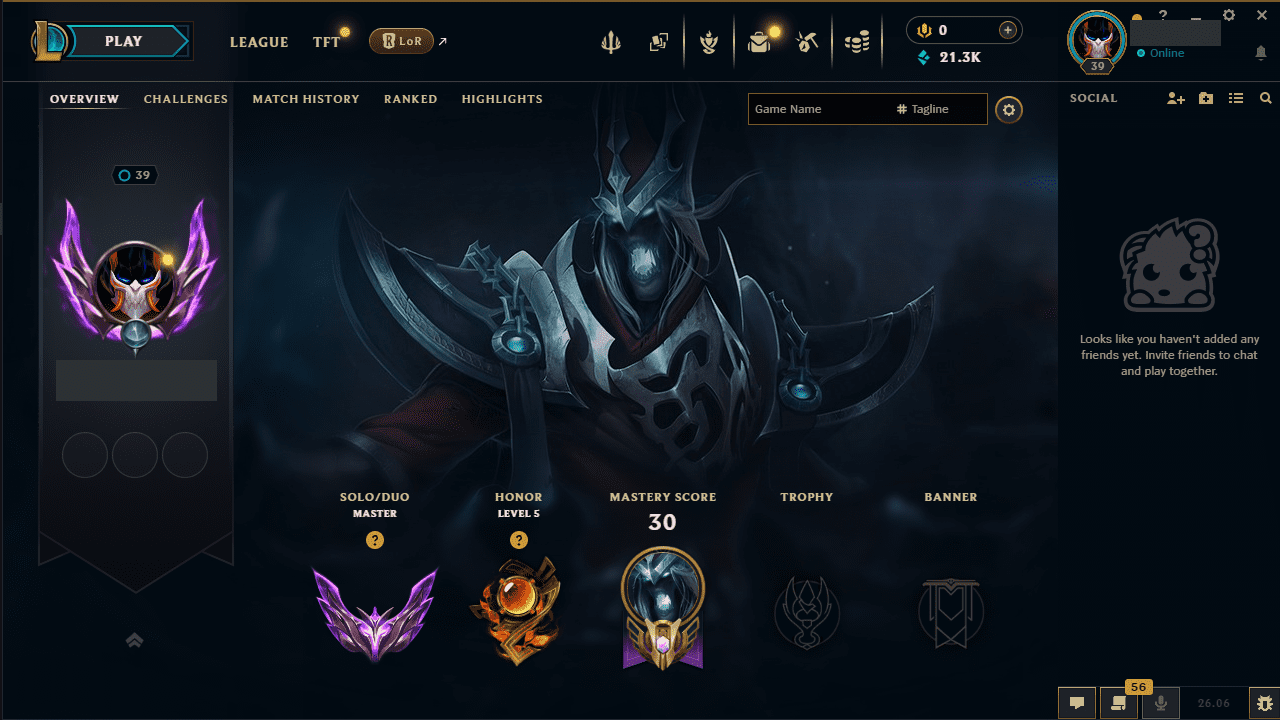Report a bug using the bug icon

[1262, 703]
